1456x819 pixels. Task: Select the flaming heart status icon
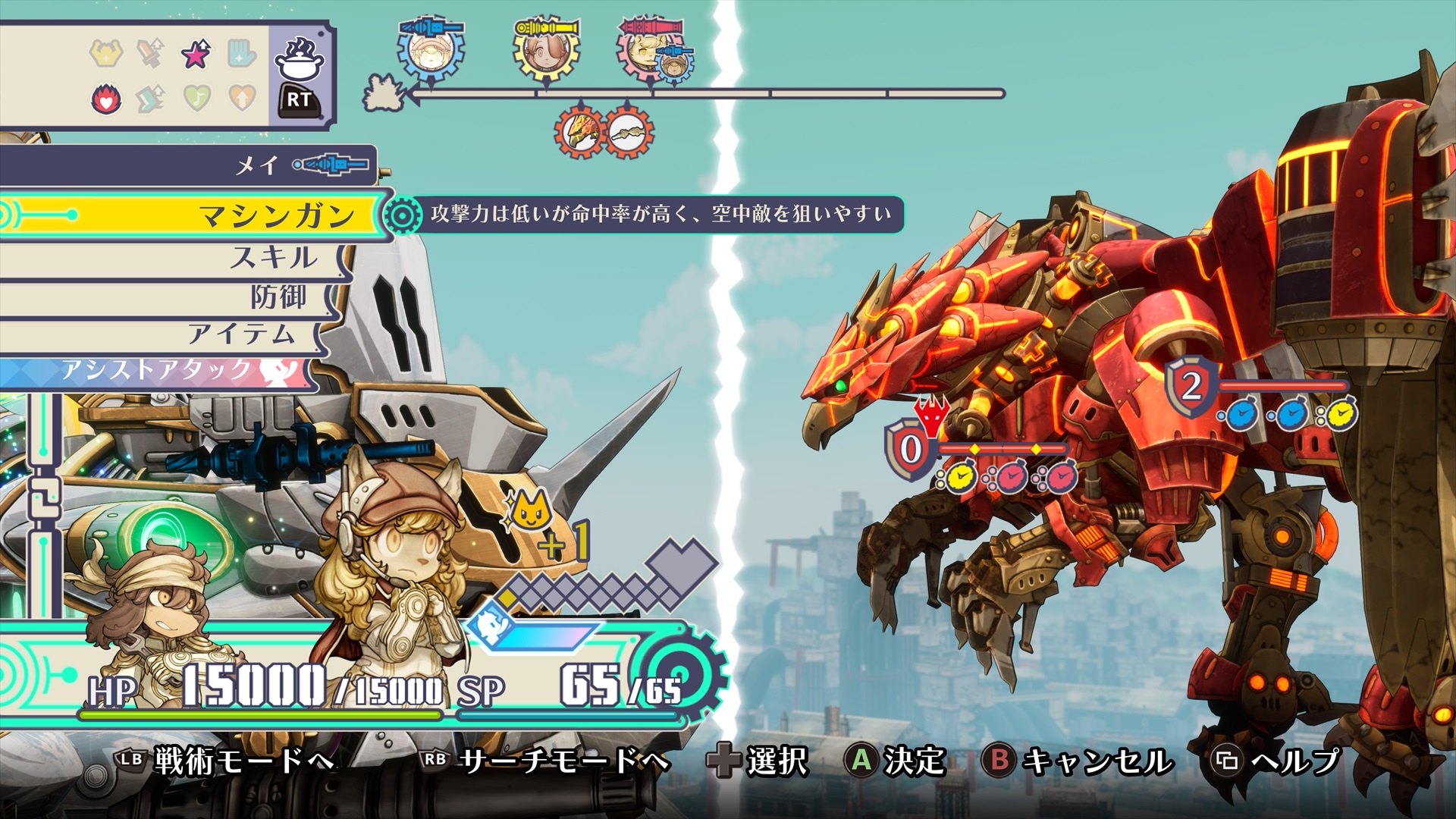click(x=106, y=99)
